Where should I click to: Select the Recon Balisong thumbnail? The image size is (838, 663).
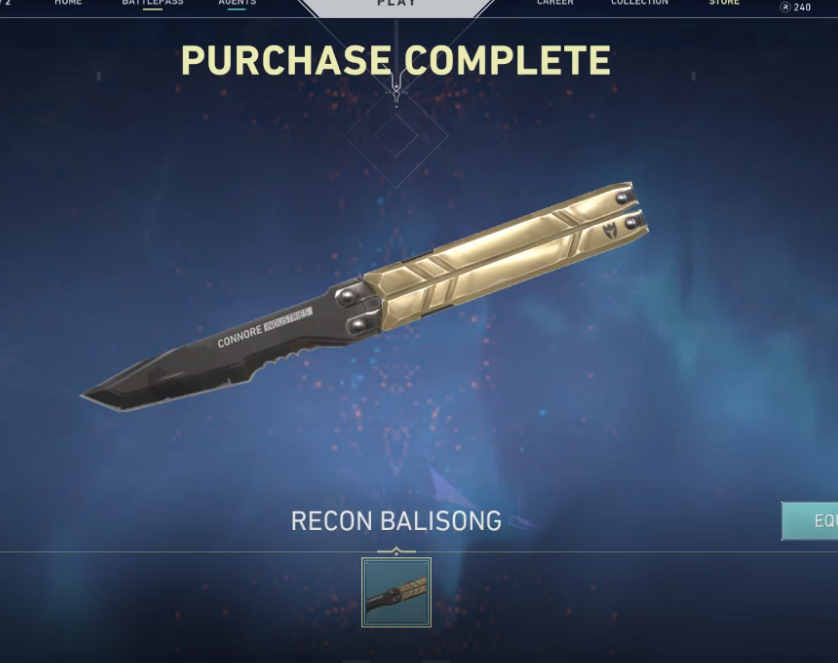pos(396,592)
